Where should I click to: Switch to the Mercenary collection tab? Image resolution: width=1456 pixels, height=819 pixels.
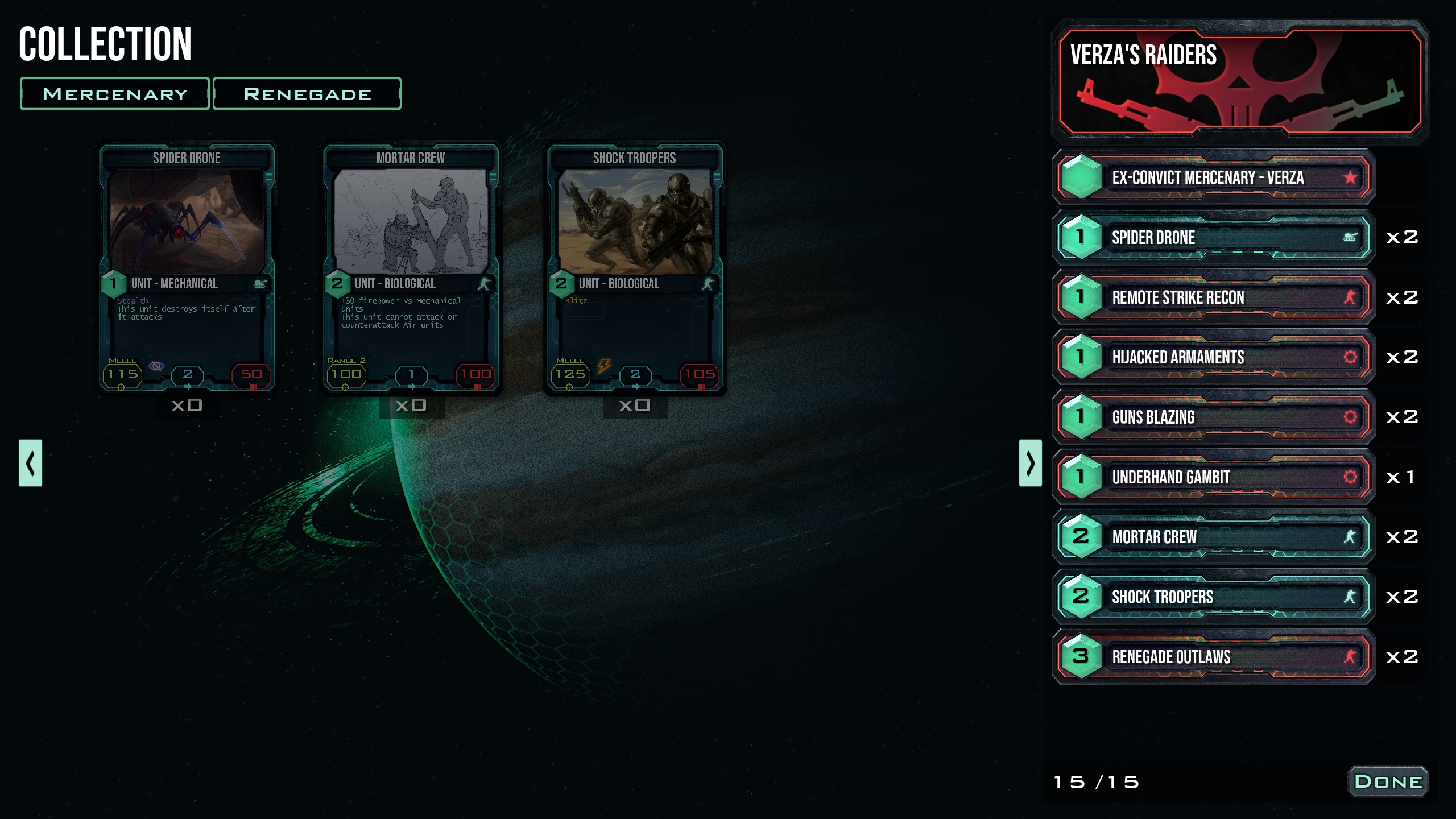(x=115, y=94)
